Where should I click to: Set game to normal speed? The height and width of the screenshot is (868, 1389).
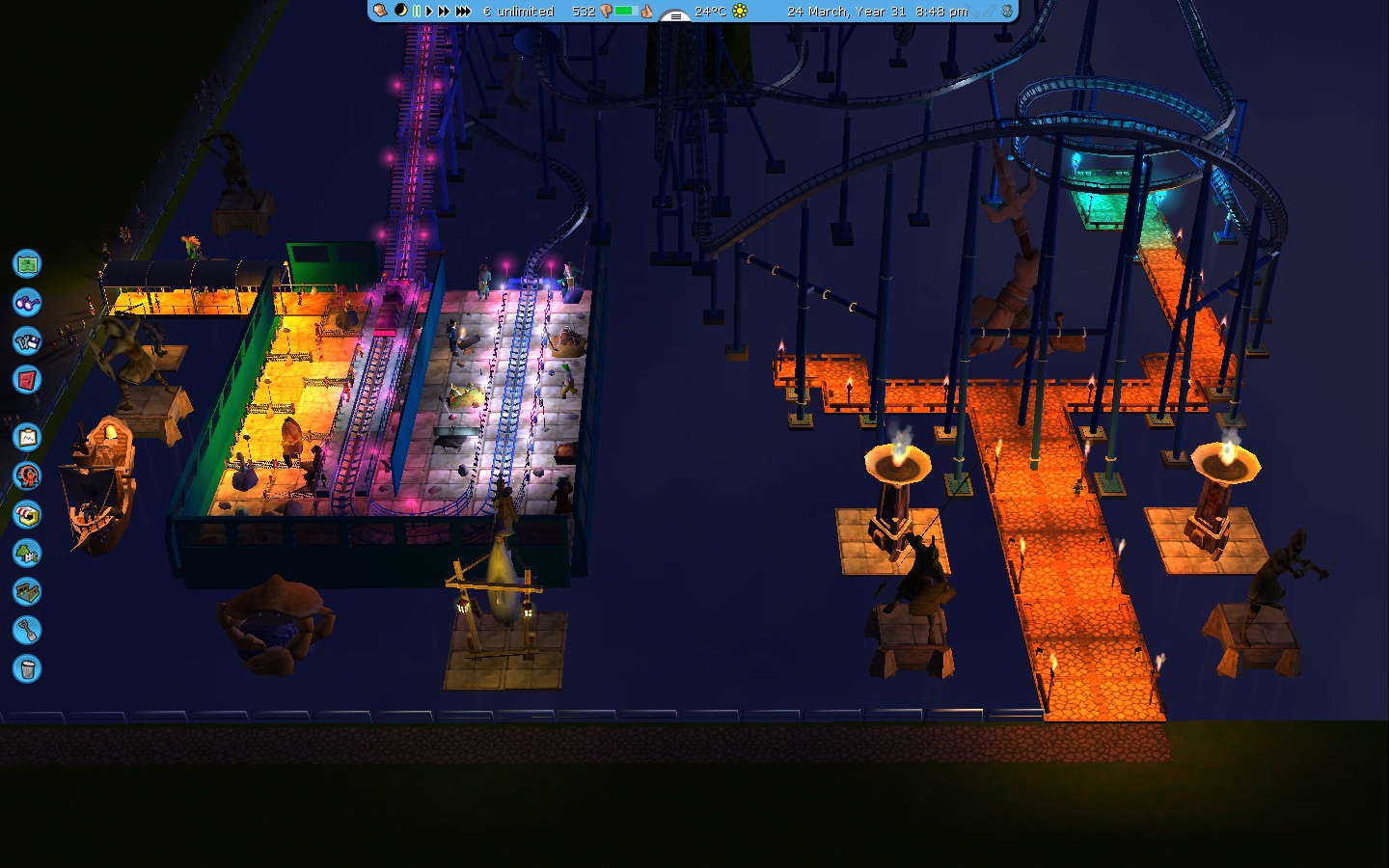tap(429, 11)
